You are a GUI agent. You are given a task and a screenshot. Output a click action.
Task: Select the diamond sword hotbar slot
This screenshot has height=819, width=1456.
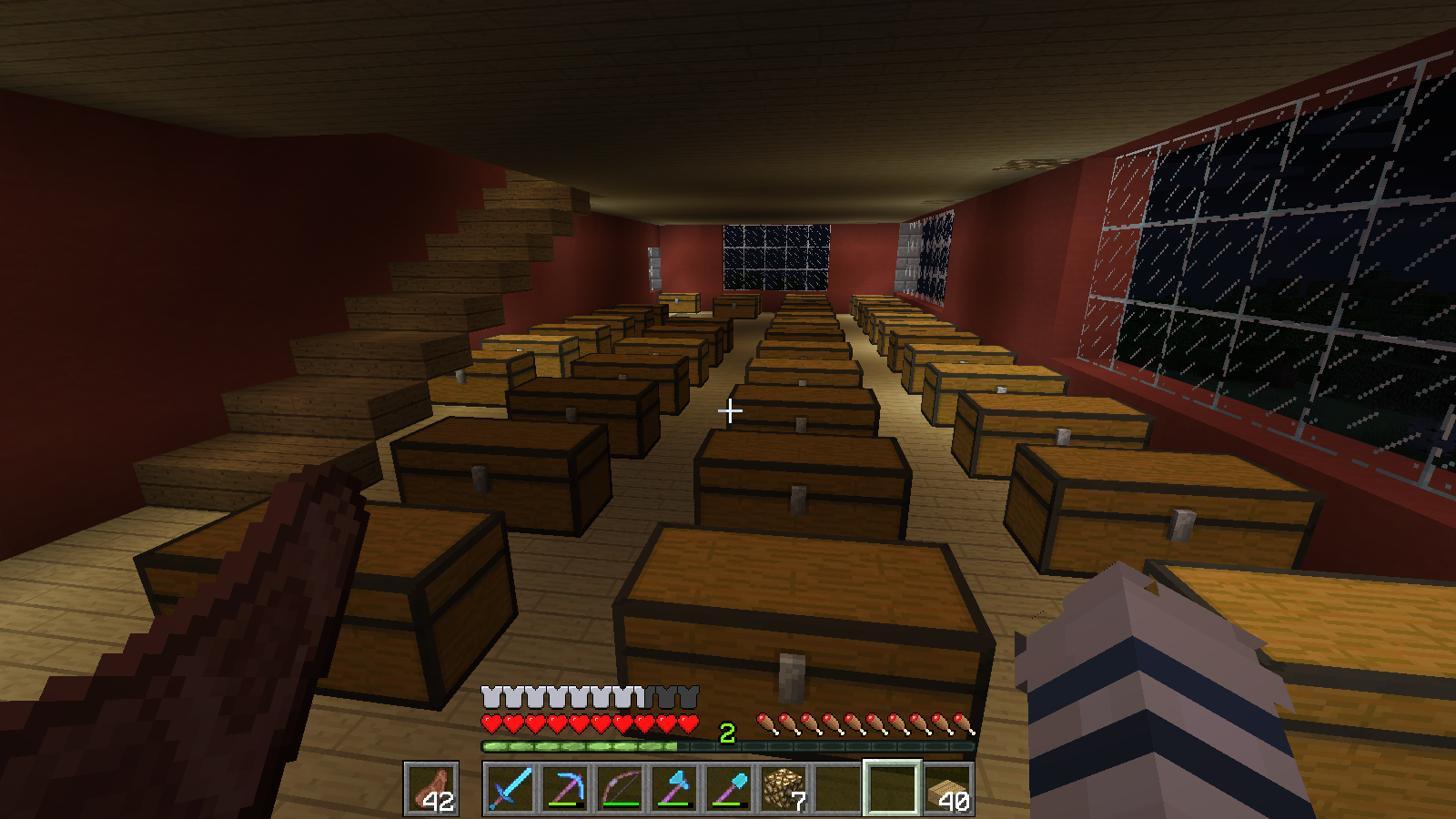coord(511,788)
